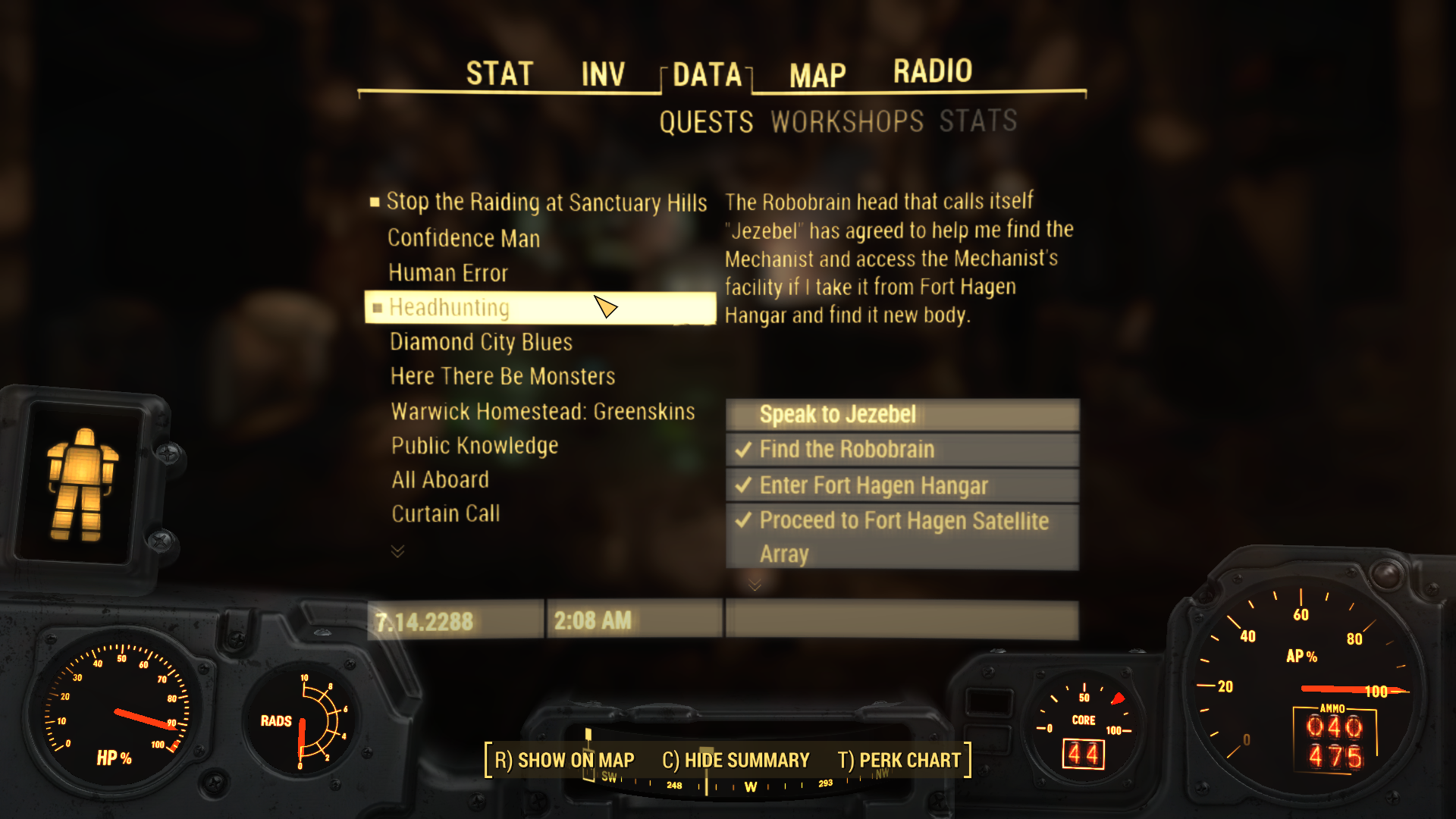Select the All Aboard quest
1456x819 pixels.
pos(440,480)
